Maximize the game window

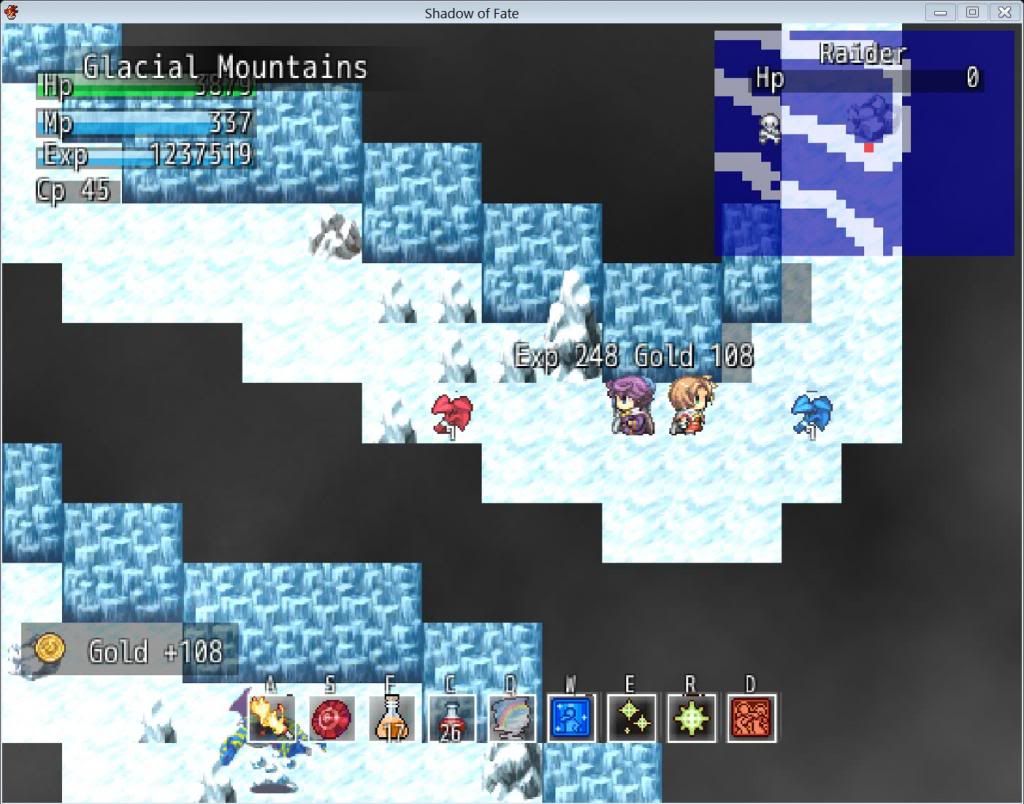(x=972, y=12)
